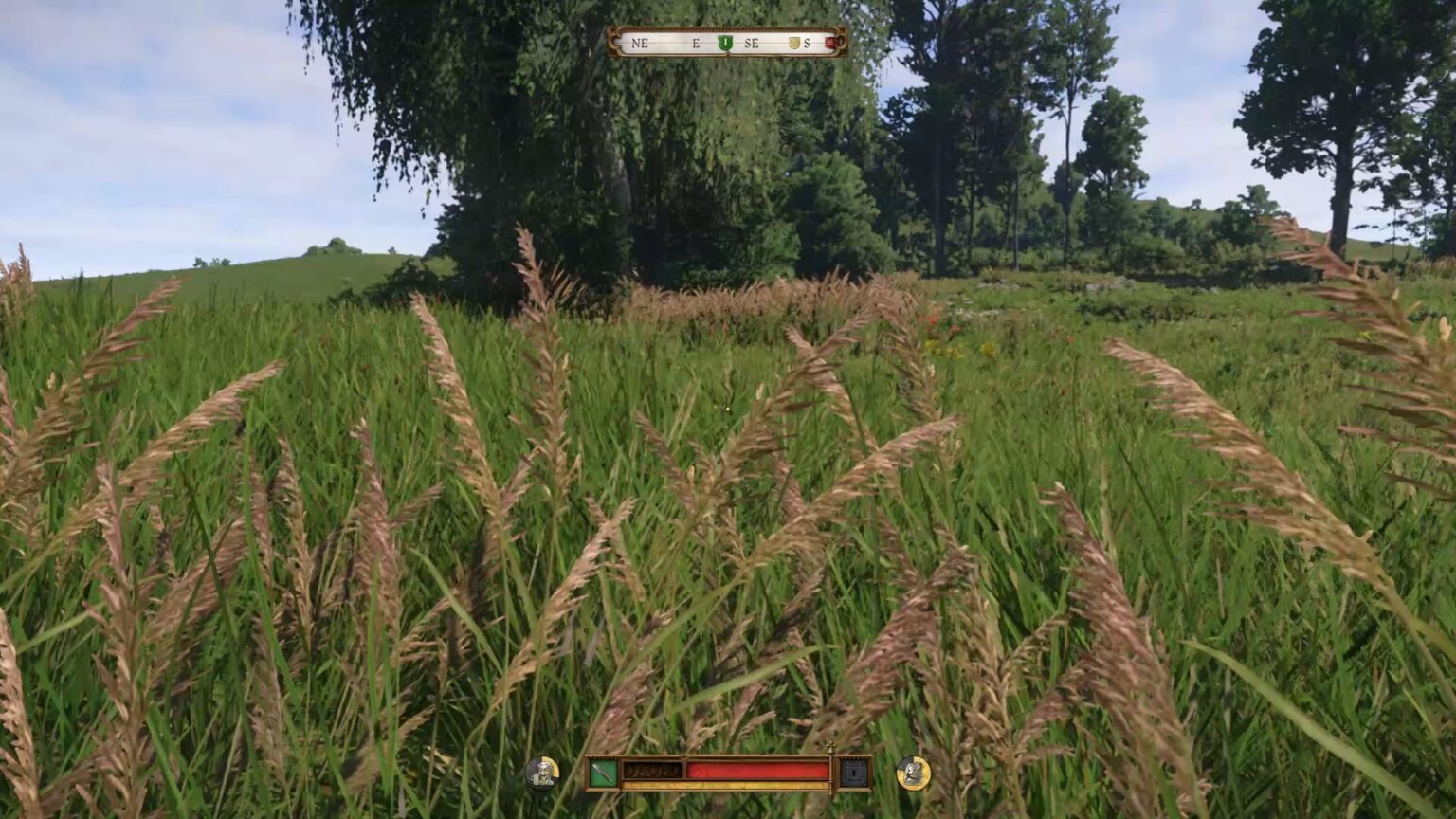Viewport: 1456px width, 819px height.
Task: Click the green "I" quest marker shield on the compass
Action: 725,42
